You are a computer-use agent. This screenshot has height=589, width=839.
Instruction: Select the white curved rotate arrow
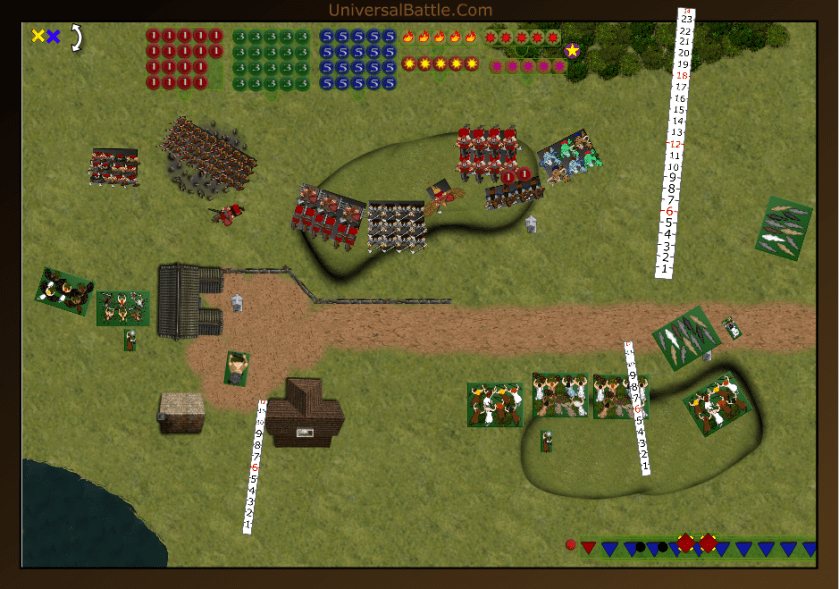[75, 37]
